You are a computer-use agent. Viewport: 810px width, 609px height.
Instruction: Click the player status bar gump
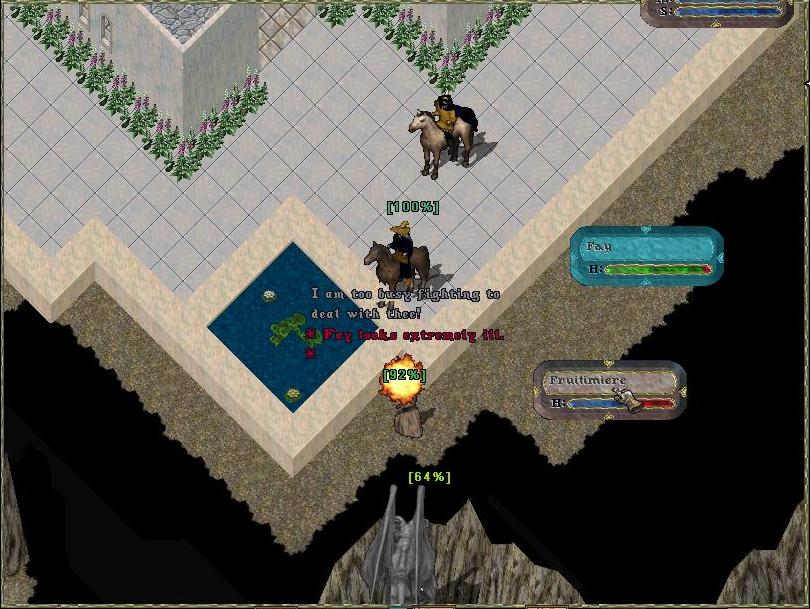pos(725,10)
